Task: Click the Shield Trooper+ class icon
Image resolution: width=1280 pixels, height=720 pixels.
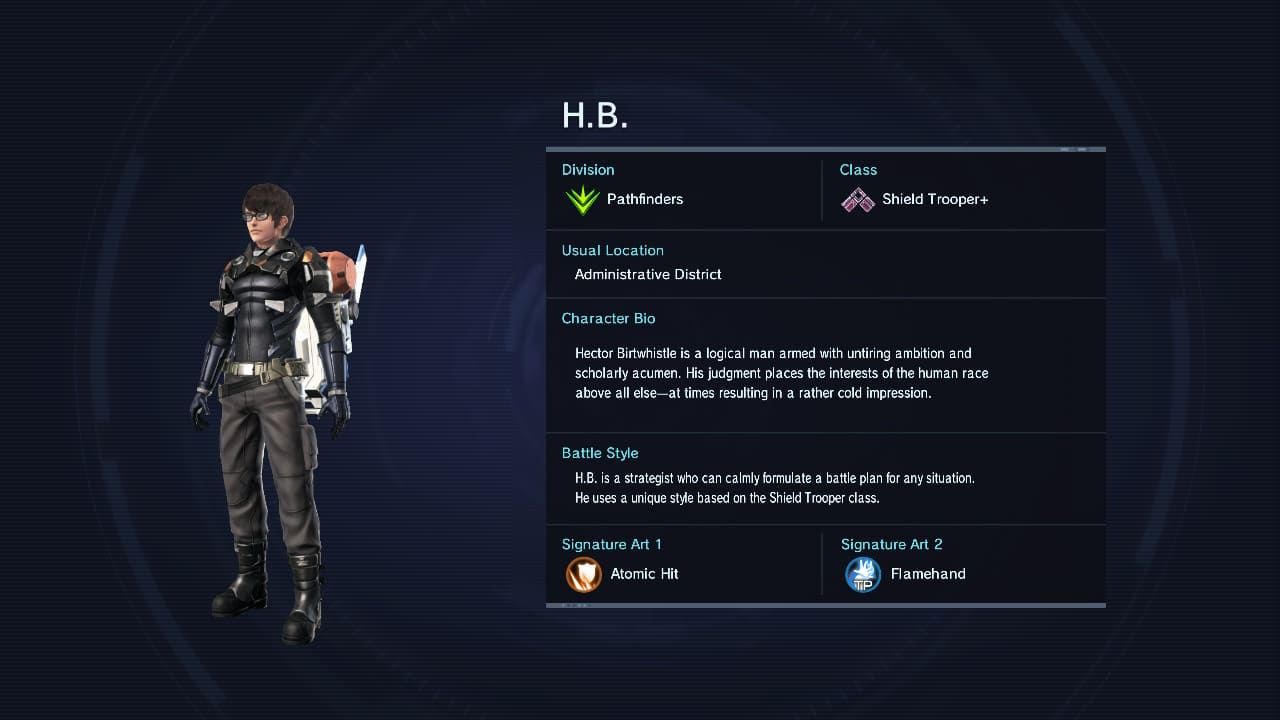Action: tap(857, 200)
